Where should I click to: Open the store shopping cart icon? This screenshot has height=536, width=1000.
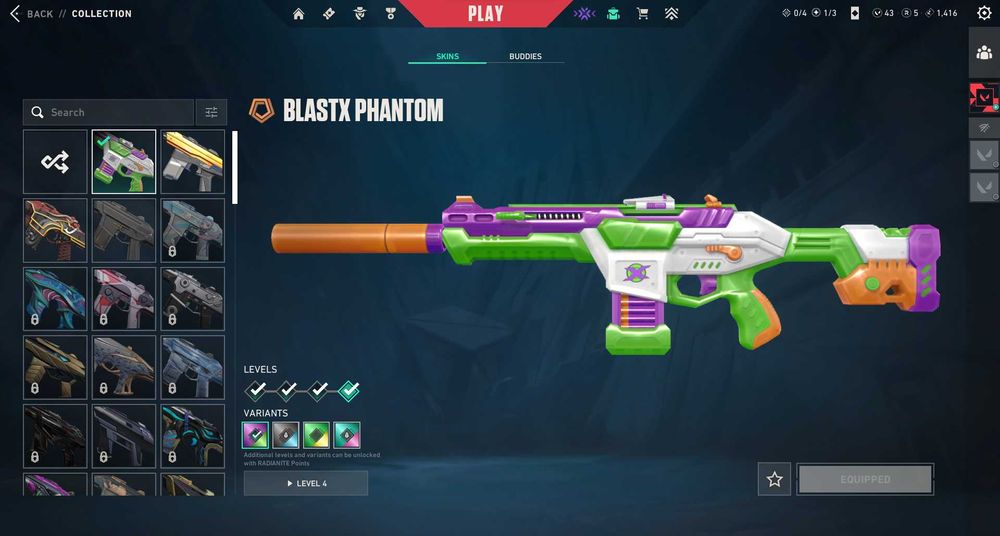[643, 14]
